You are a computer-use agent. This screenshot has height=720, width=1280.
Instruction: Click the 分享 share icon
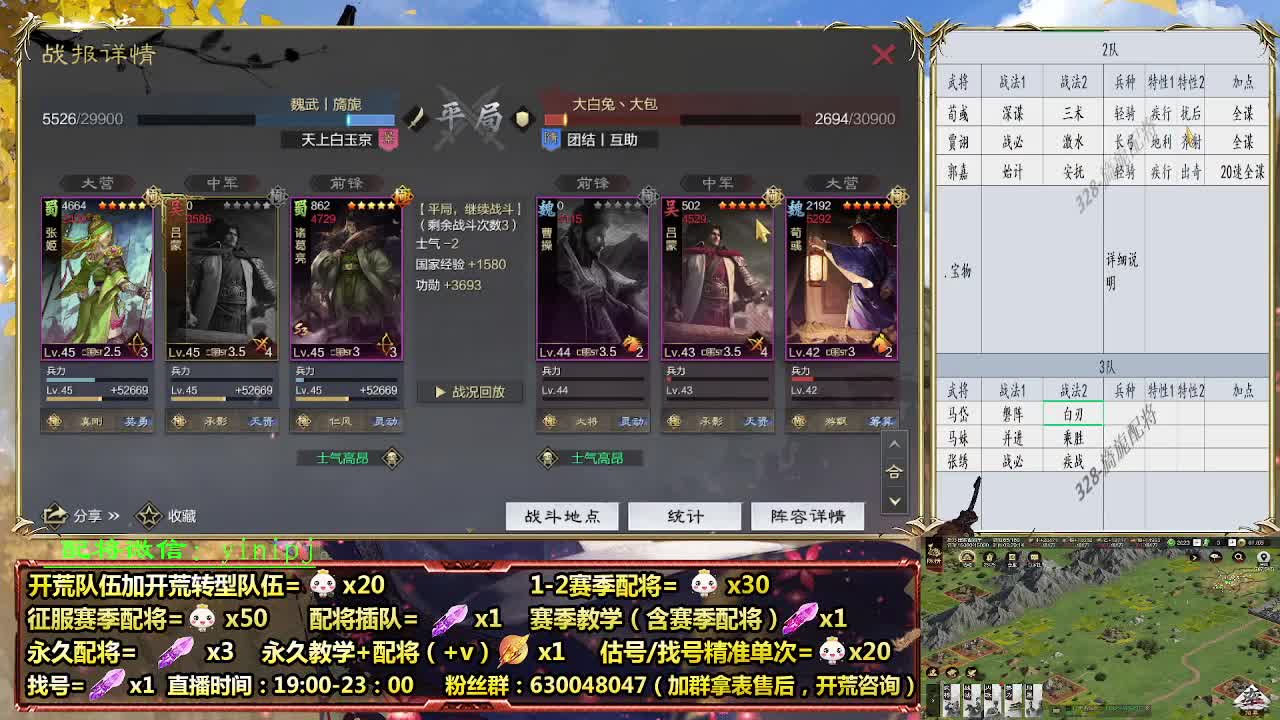(57, 513)
